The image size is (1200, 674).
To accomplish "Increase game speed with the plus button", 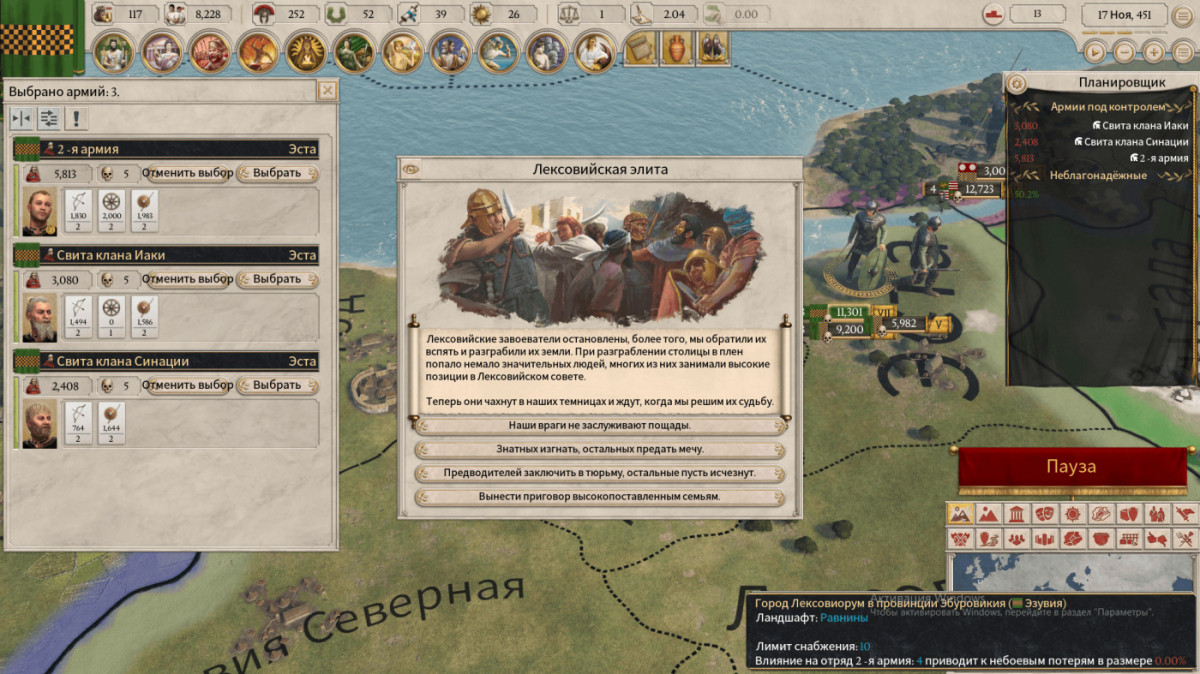I will tap(1154, 52).
